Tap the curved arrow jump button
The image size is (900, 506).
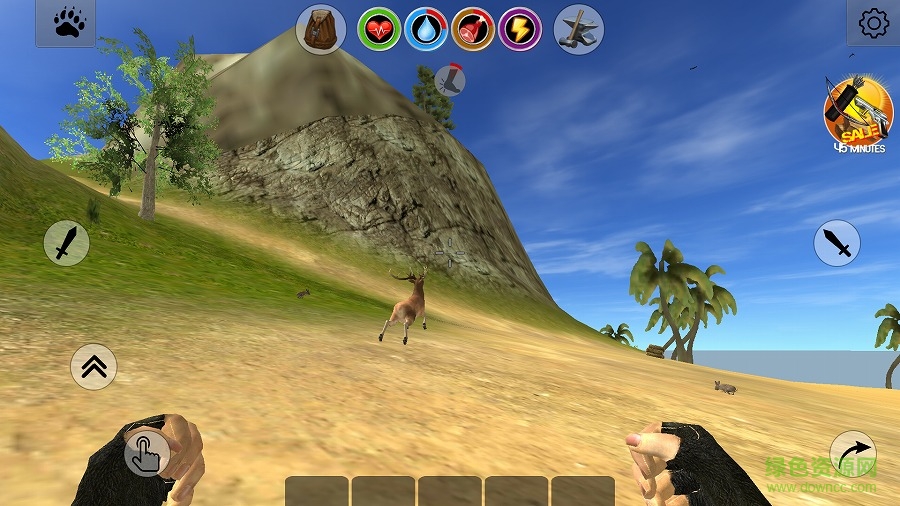852,454
